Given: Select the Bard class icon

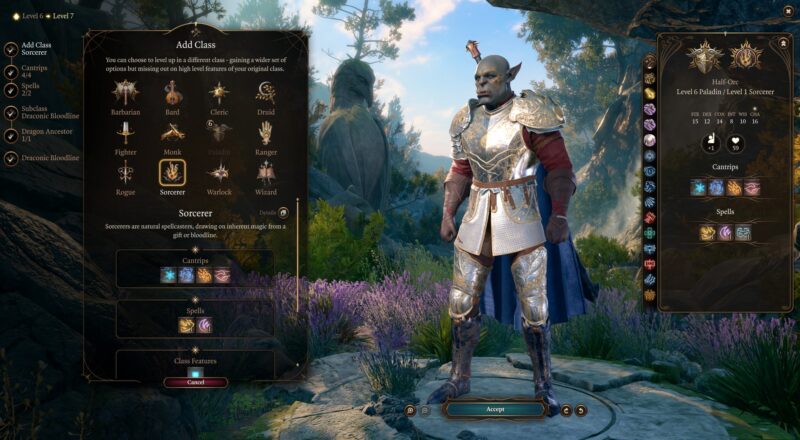Looking at the screenshot, I should tap(173, 94).
